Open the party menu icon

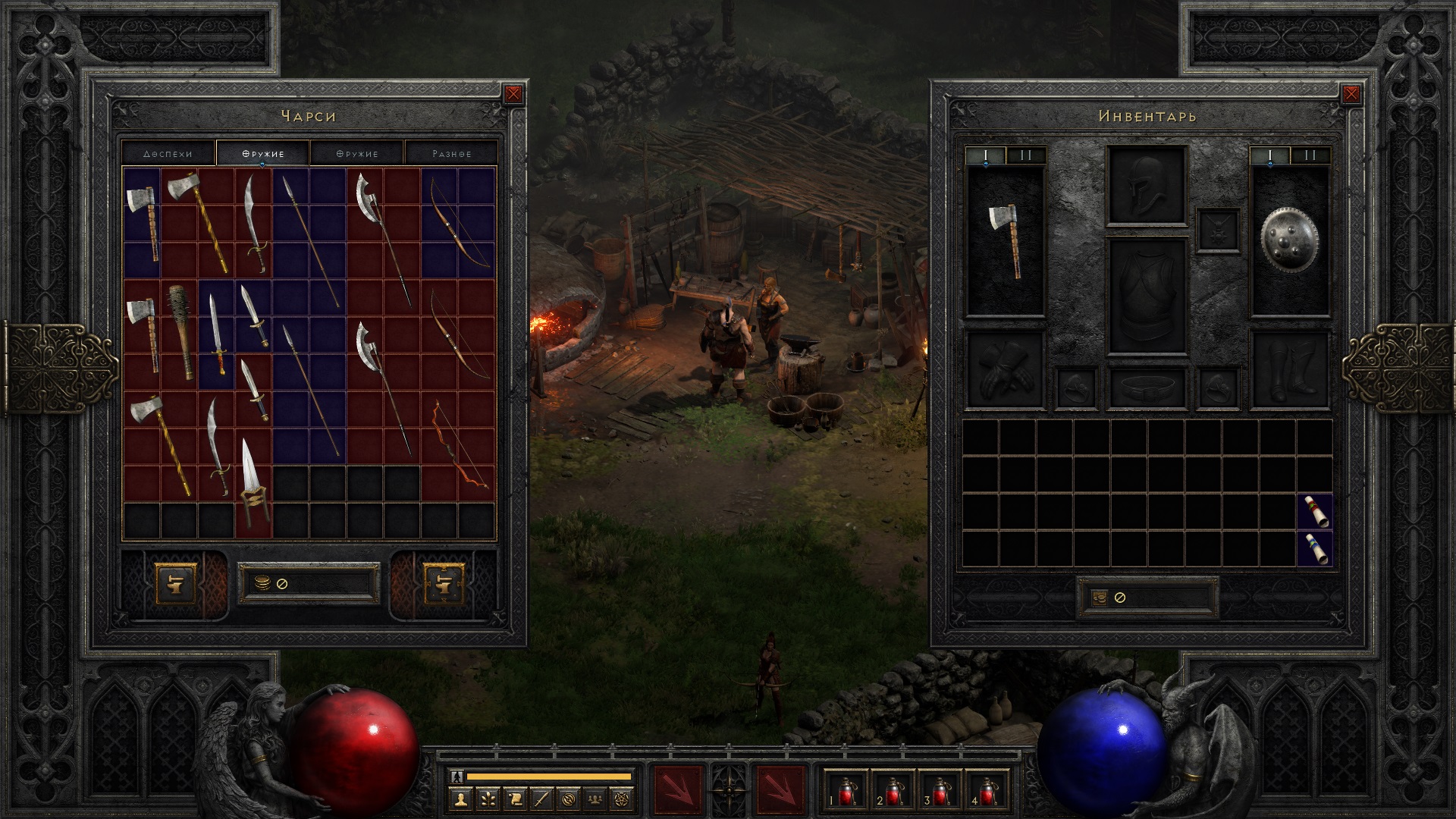click(597, 798)
